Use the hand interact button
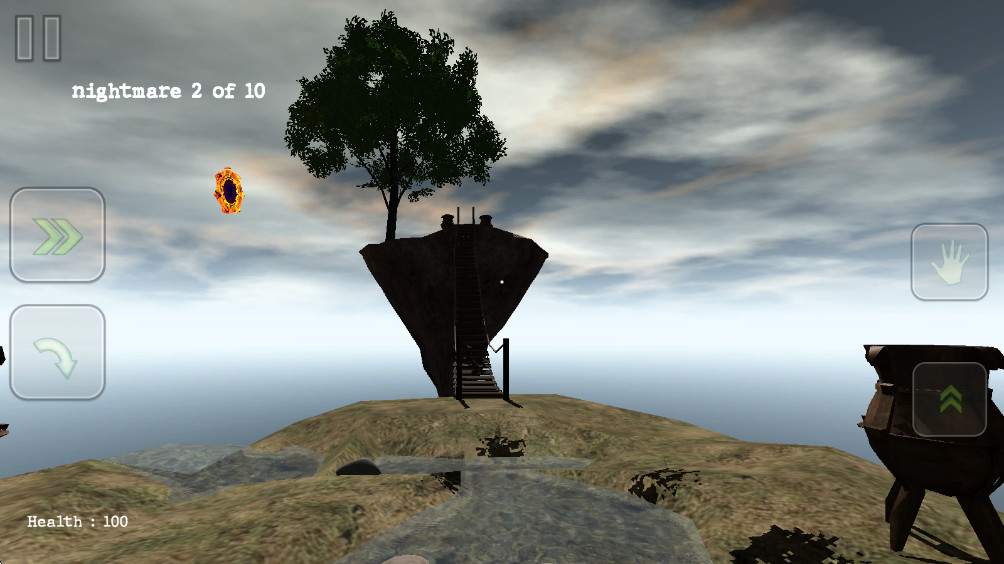 pos(949,262)
